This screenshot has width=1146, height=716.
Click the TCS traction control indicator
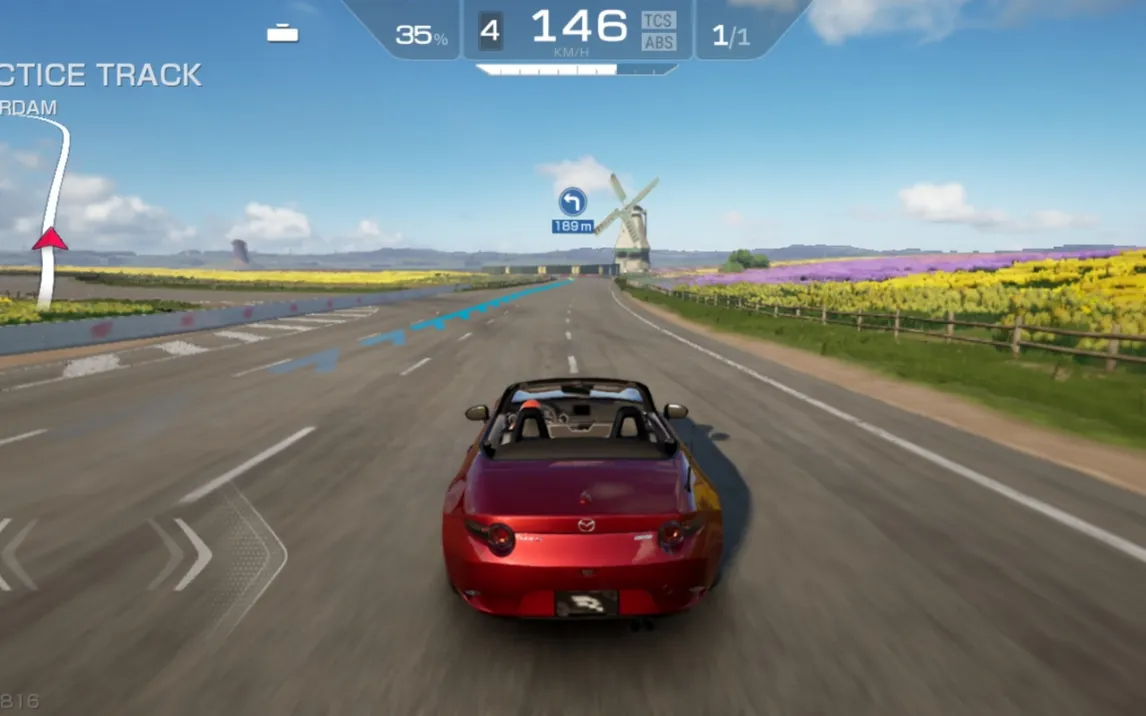[658, 20]
